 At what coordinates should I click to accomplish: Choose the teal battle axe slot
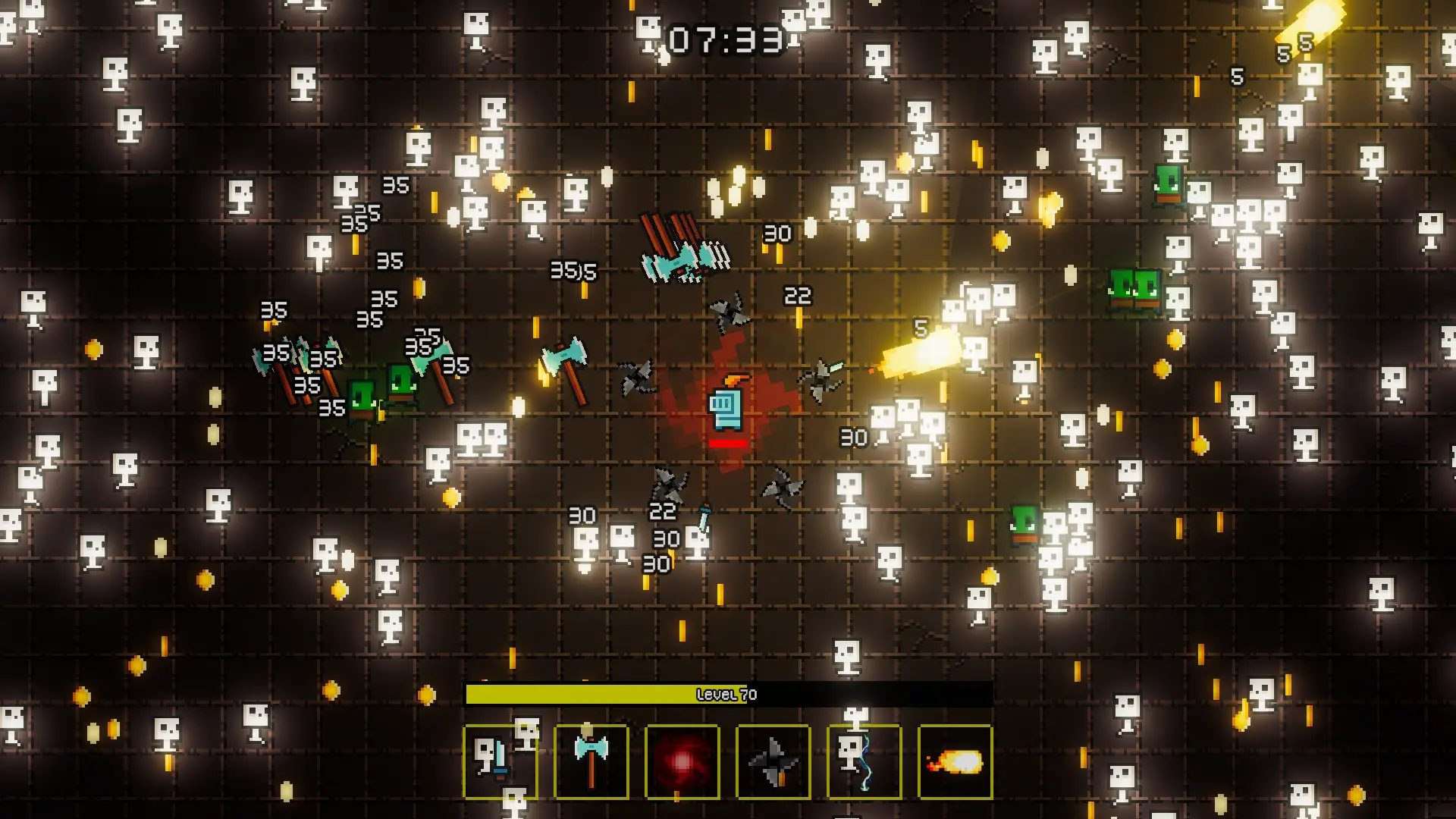pos(591,761)
